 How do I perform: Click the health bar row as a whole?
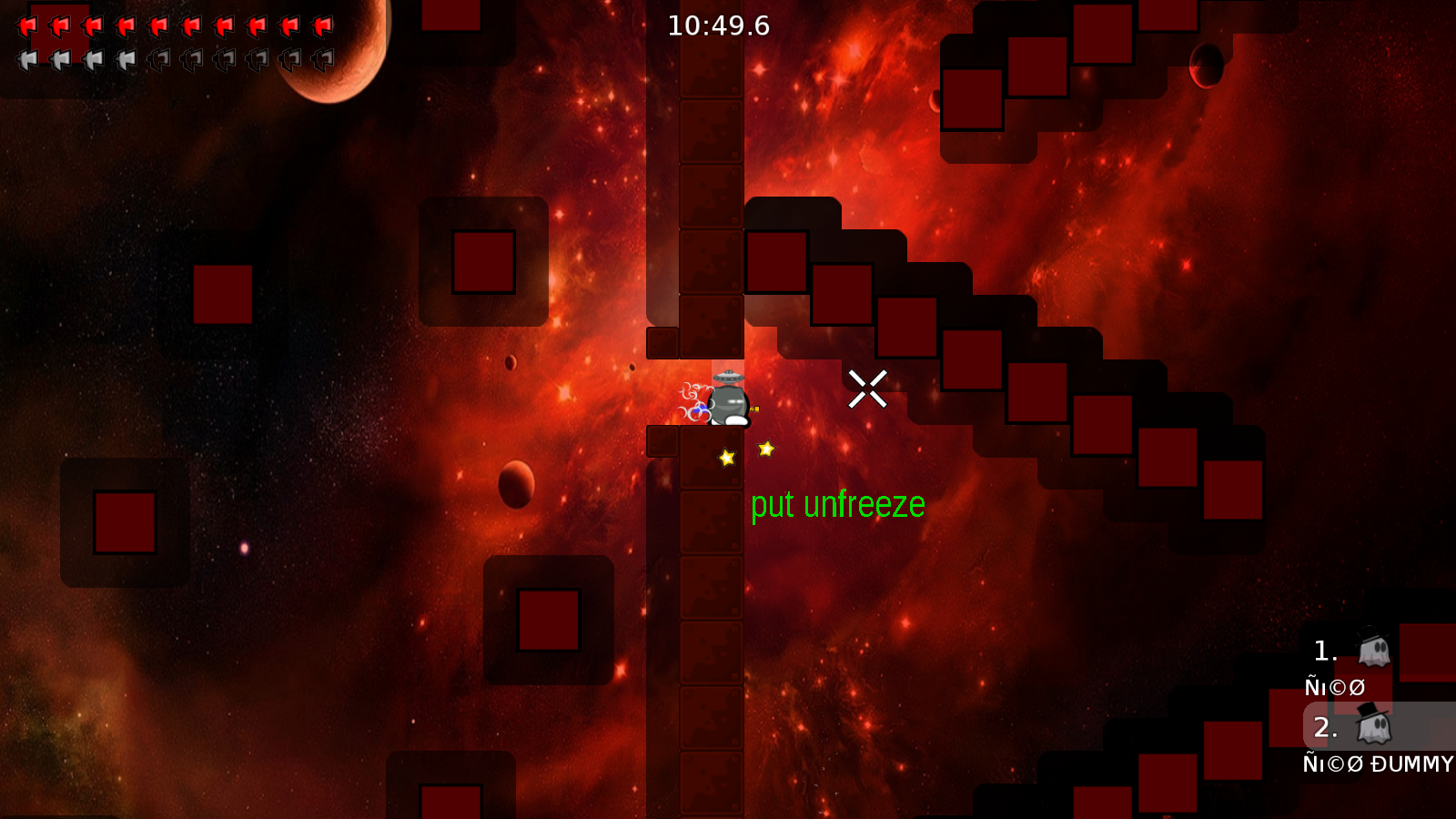pyautogui.click(x=173, y=25)
